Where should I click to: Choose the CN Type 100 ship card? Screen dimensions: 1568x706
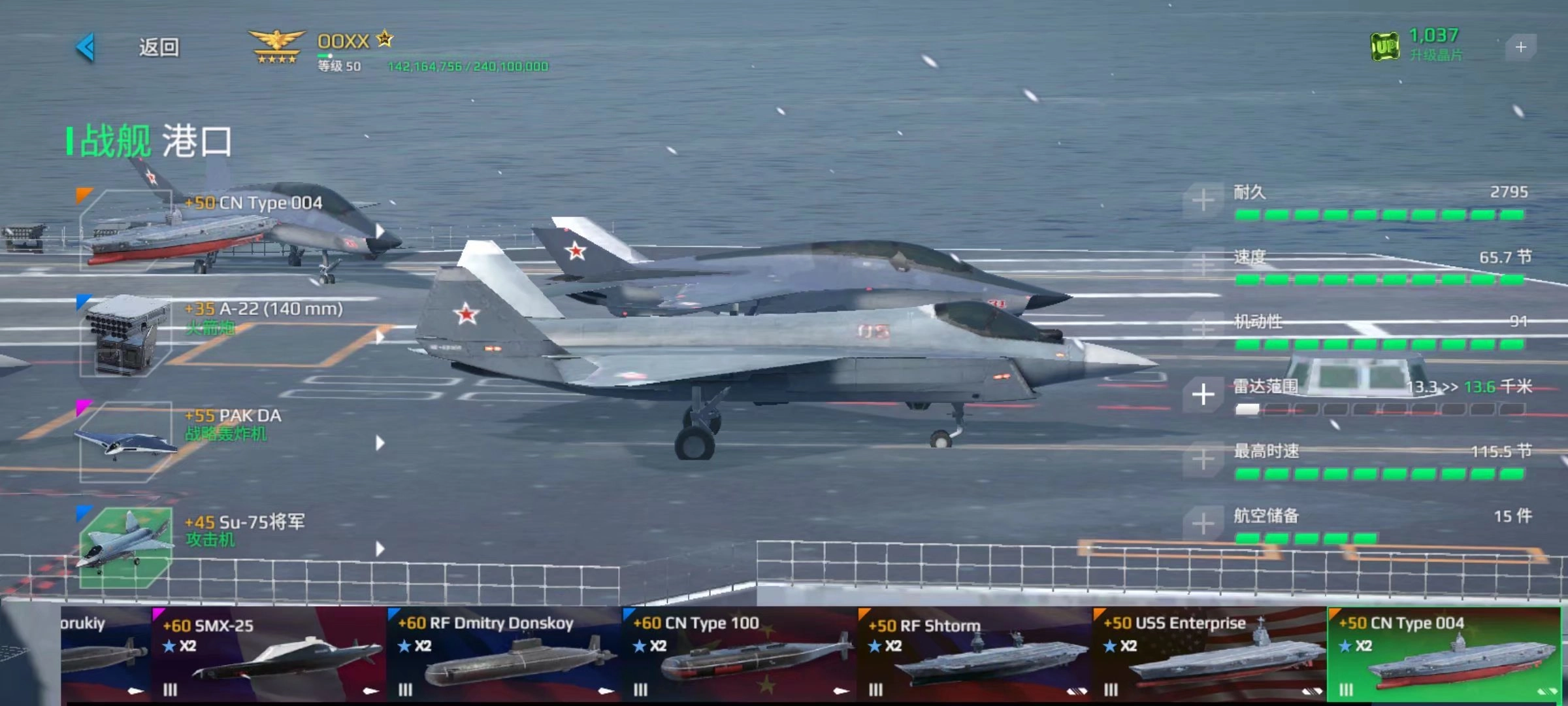point(738,654)
